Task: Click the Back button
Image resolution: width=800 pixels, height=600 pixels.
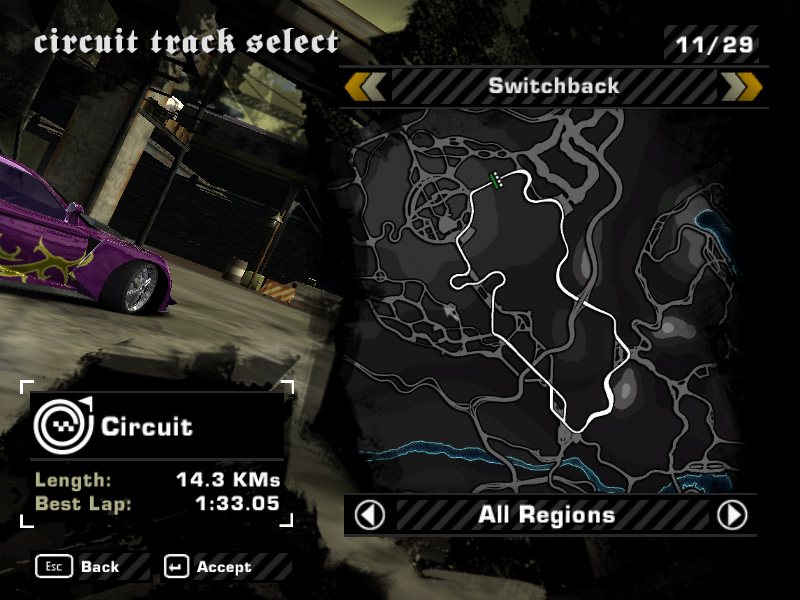Action: point(79,567)
